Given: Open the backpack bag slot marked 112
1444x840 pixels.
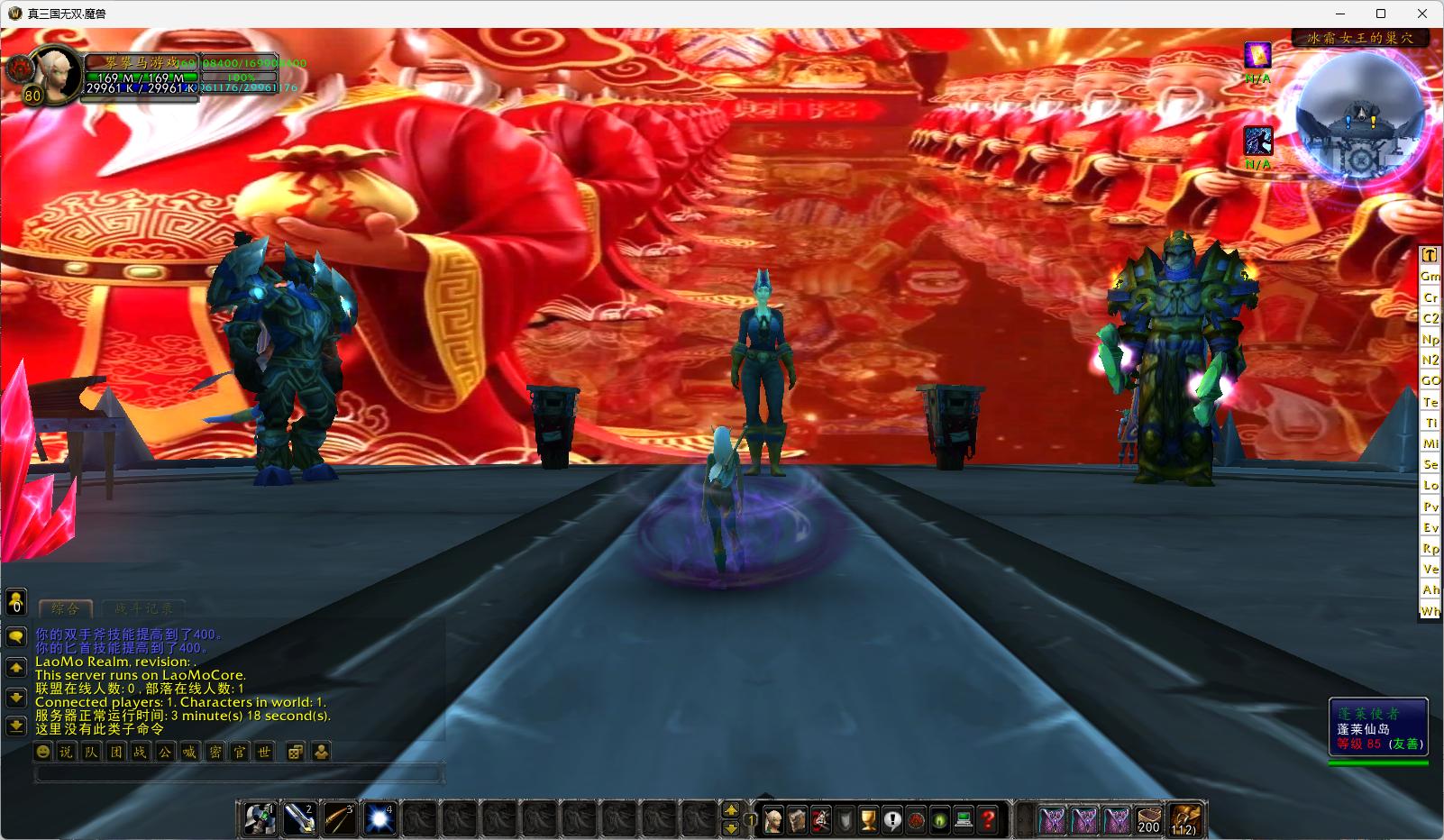Looking at the screenshot, I should coord(1184,819).
